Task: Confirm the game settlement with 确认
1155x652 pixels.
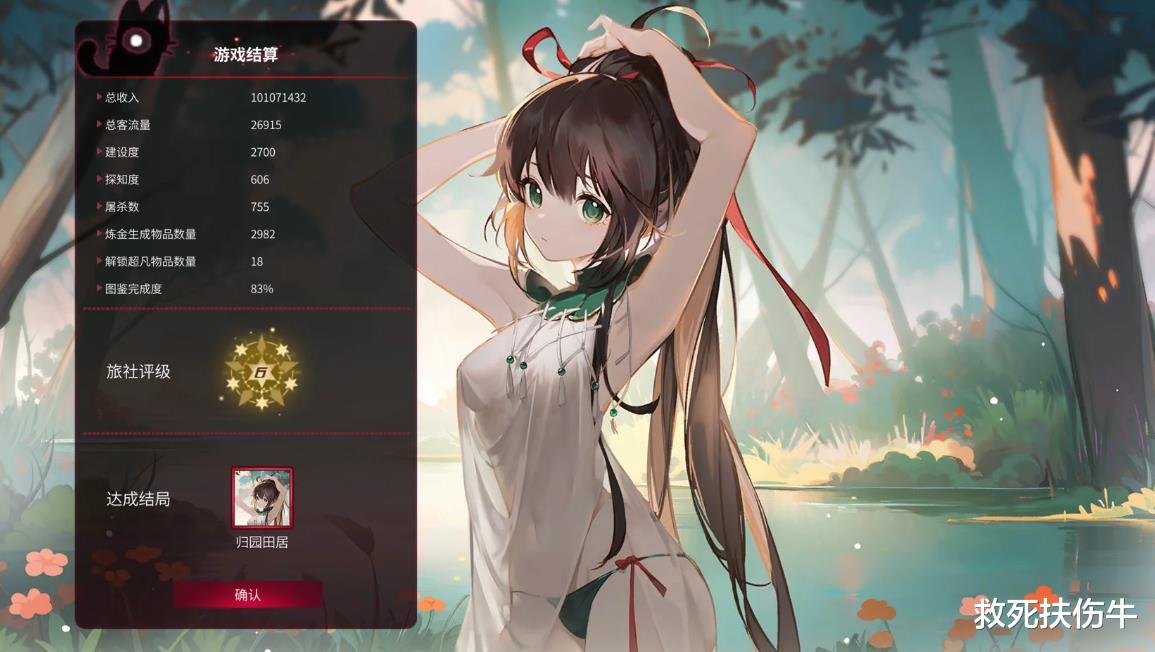Action: point(248,595)
